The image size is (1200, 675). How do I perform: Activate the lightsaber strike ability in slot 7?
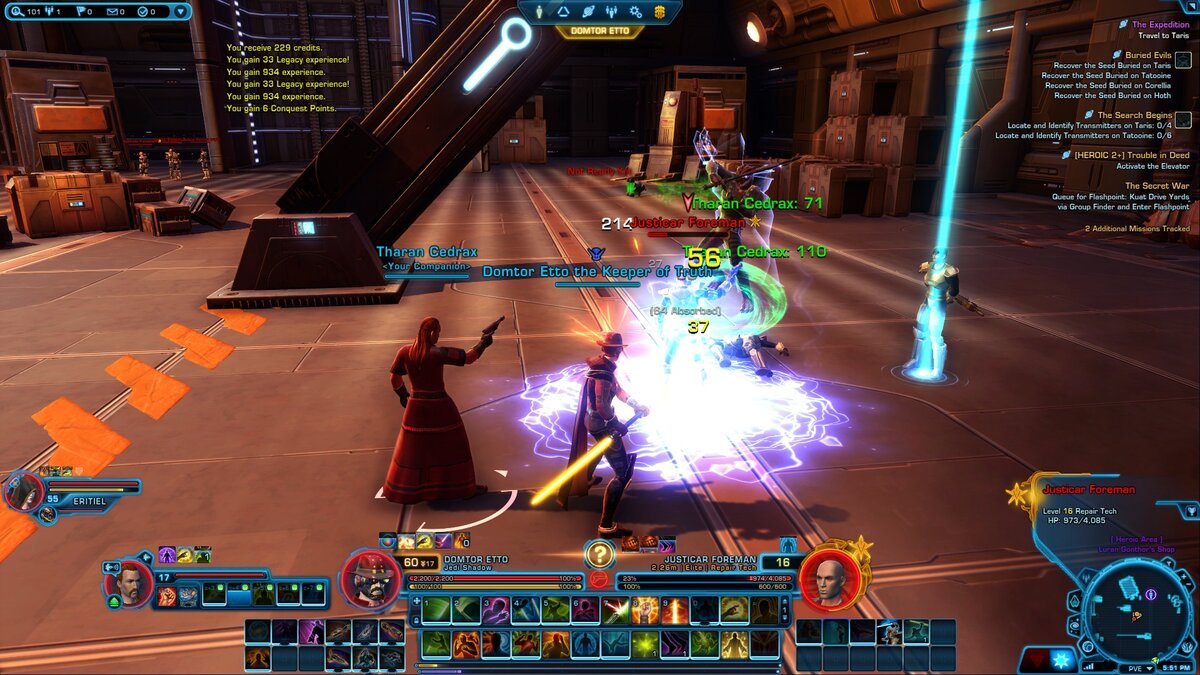coord(617,609)
